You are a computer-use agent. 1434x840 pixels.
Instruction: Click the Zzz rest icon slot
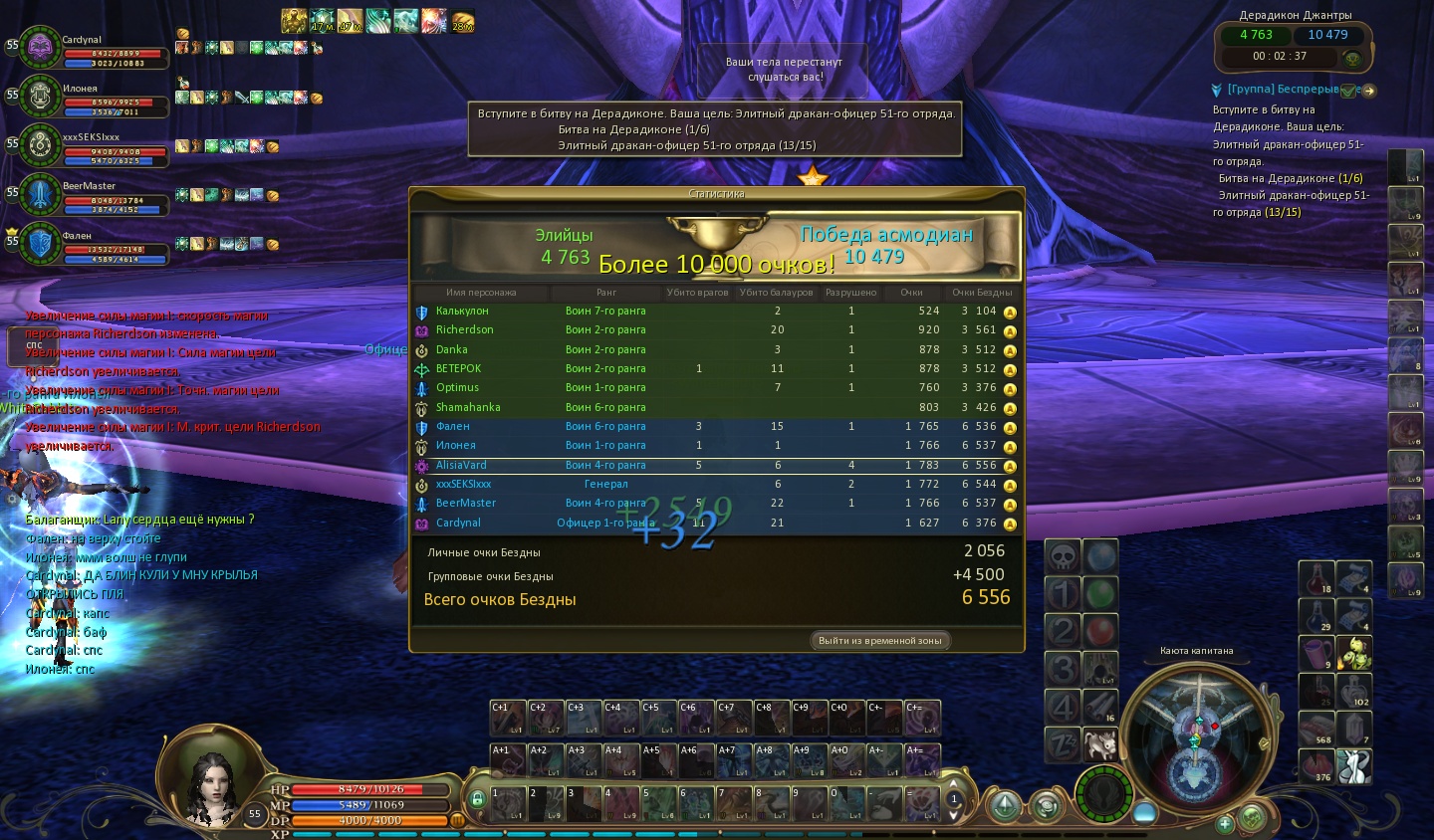point(1063,743)
